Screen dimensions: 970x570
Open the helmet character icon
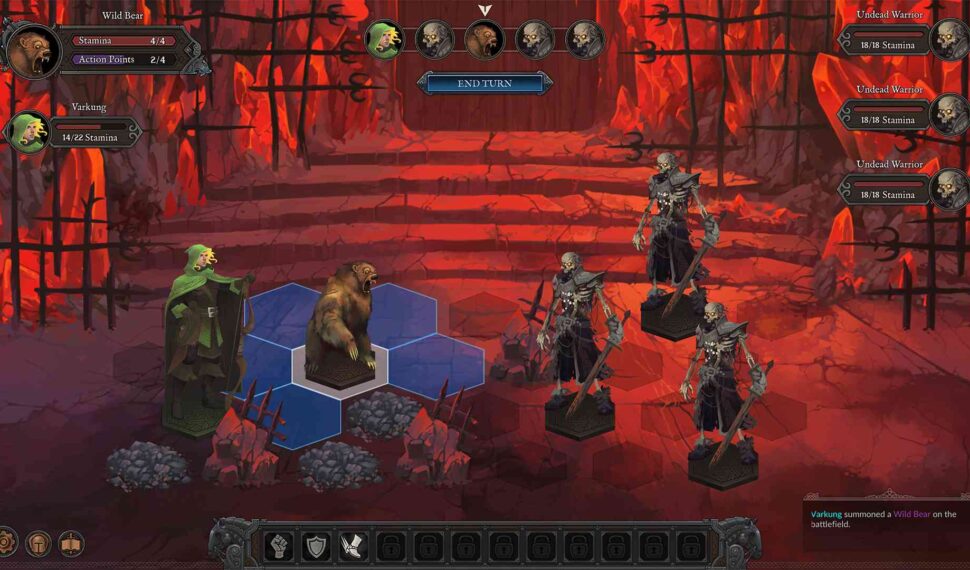pyautogui.click(x=38, y=544)
